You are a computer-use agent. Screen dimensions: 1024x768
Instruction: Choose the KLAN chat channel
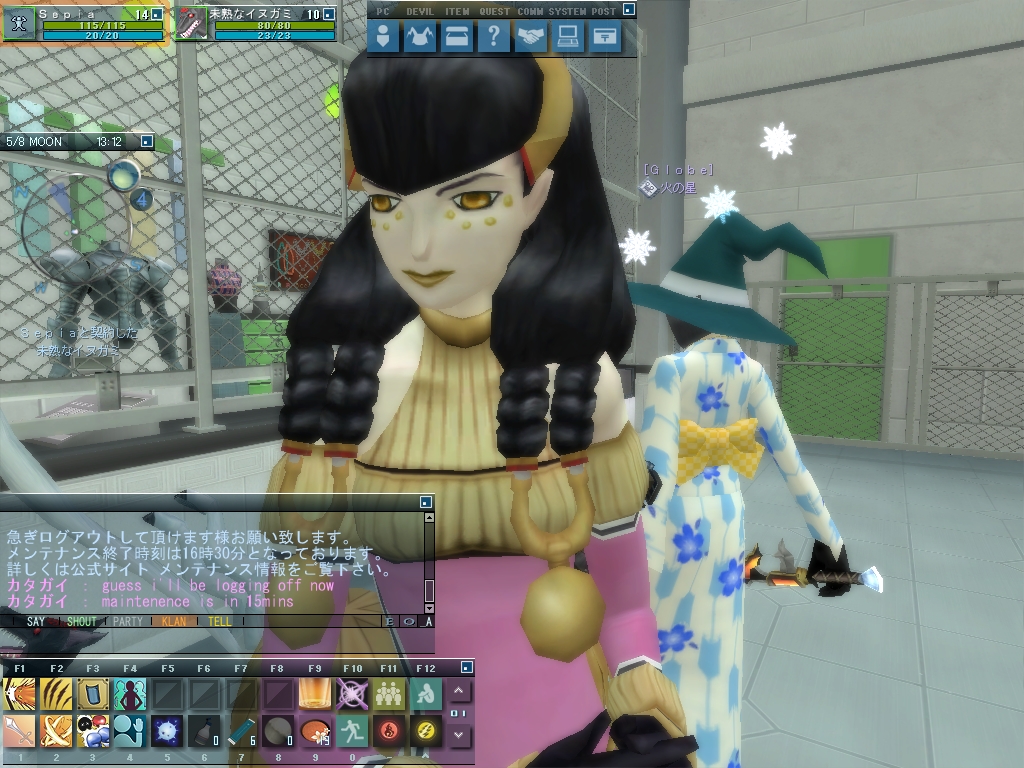(x=173, y=621)
